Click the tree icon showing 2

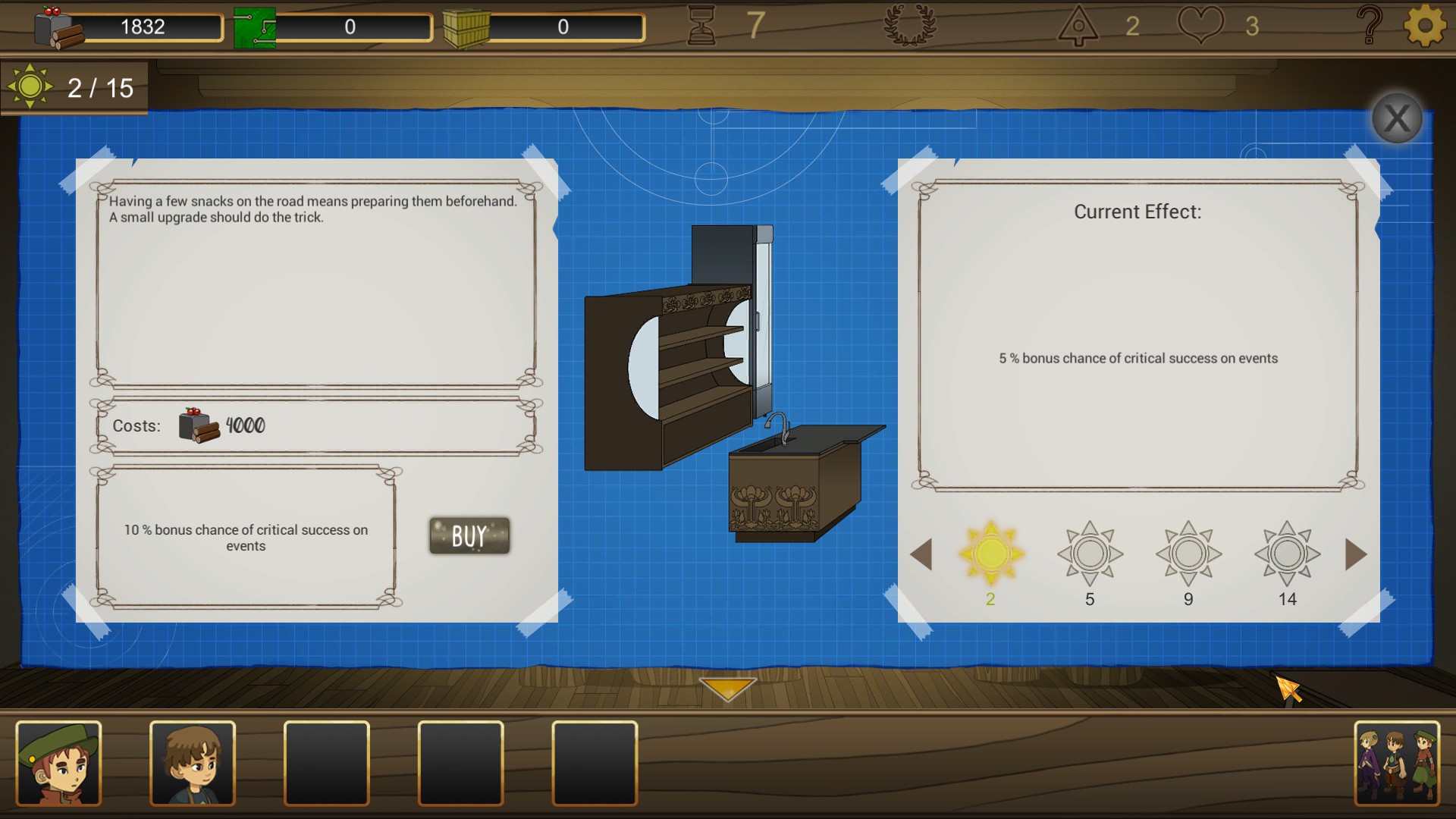(1078, 25)
